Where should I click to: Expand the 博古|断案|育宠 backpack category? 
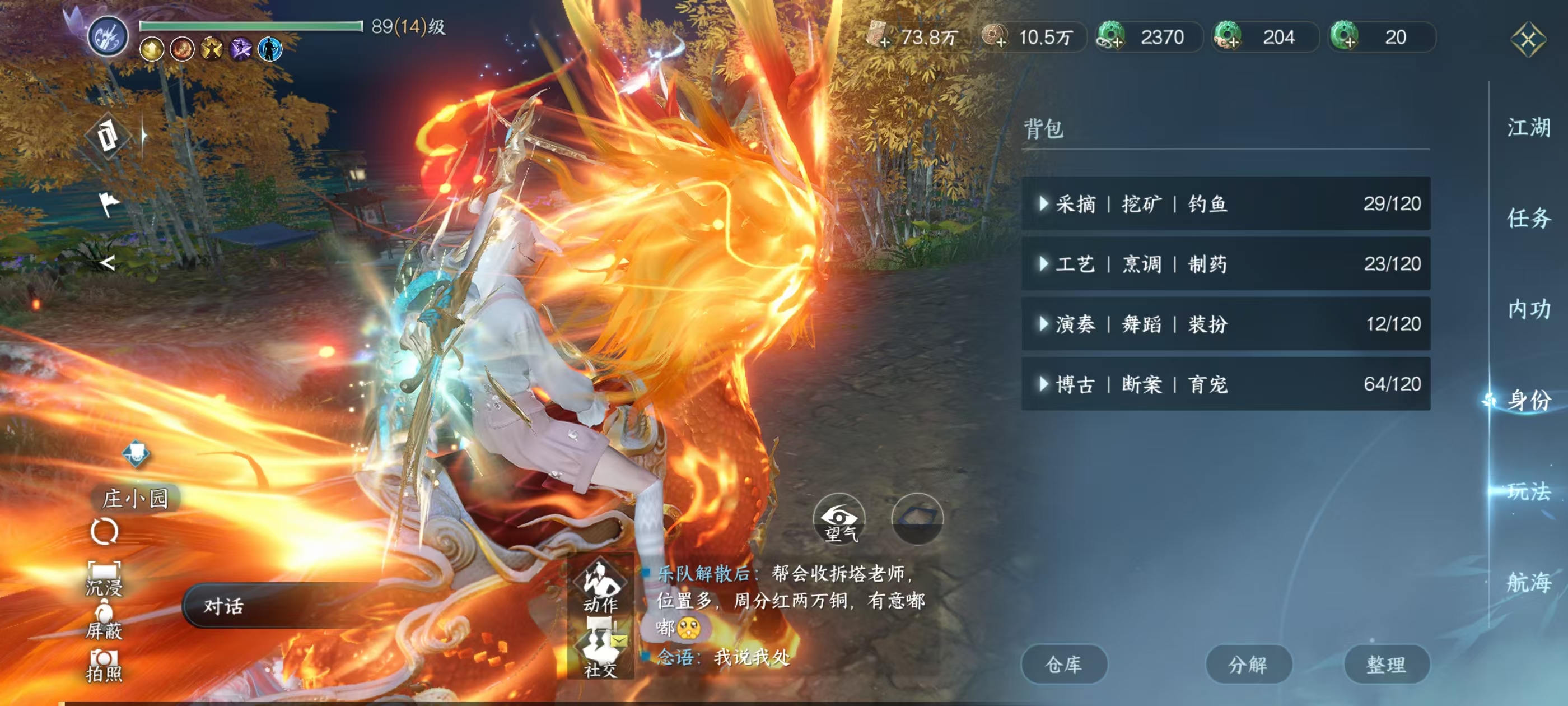point(1045,384)
